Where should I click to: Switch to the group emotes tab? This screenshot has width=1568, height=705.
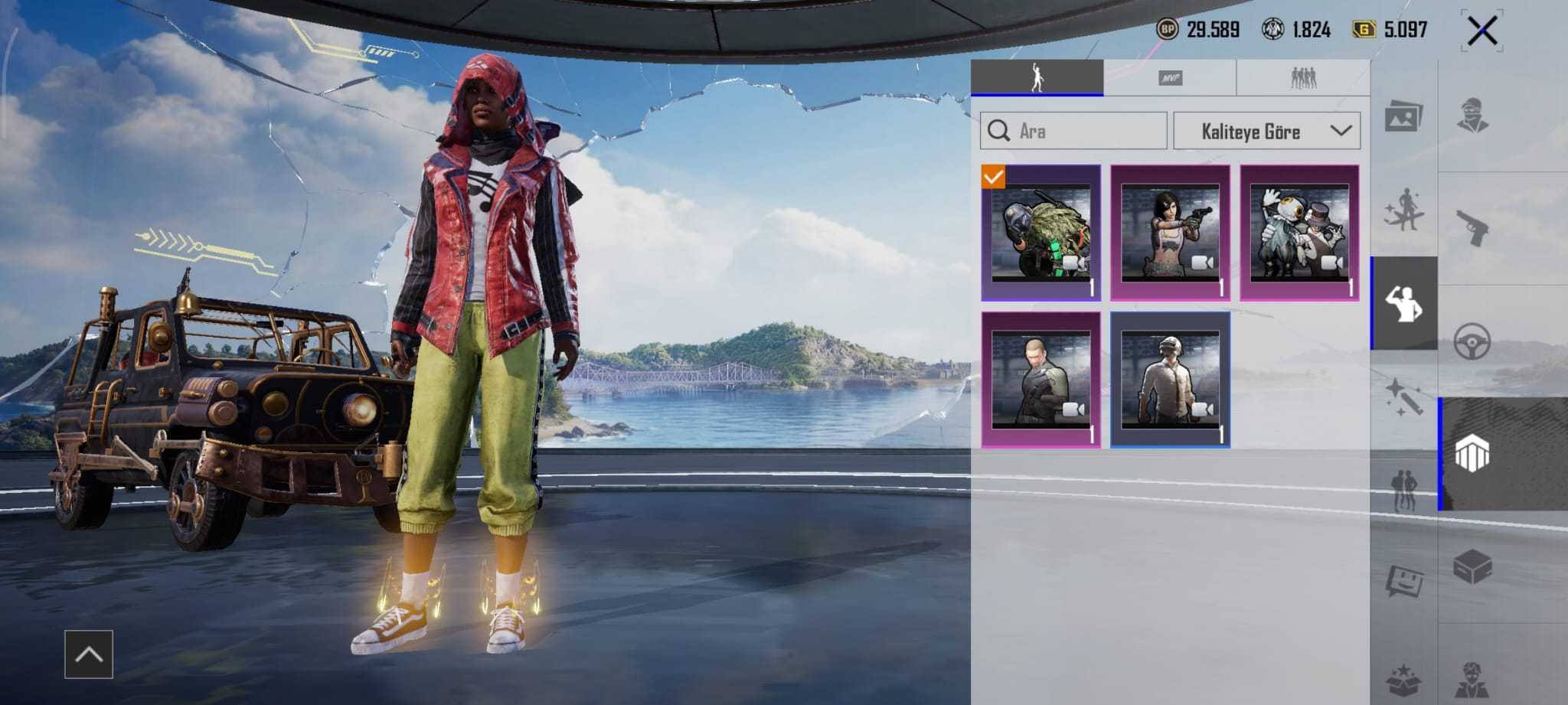click(1302, 78)
